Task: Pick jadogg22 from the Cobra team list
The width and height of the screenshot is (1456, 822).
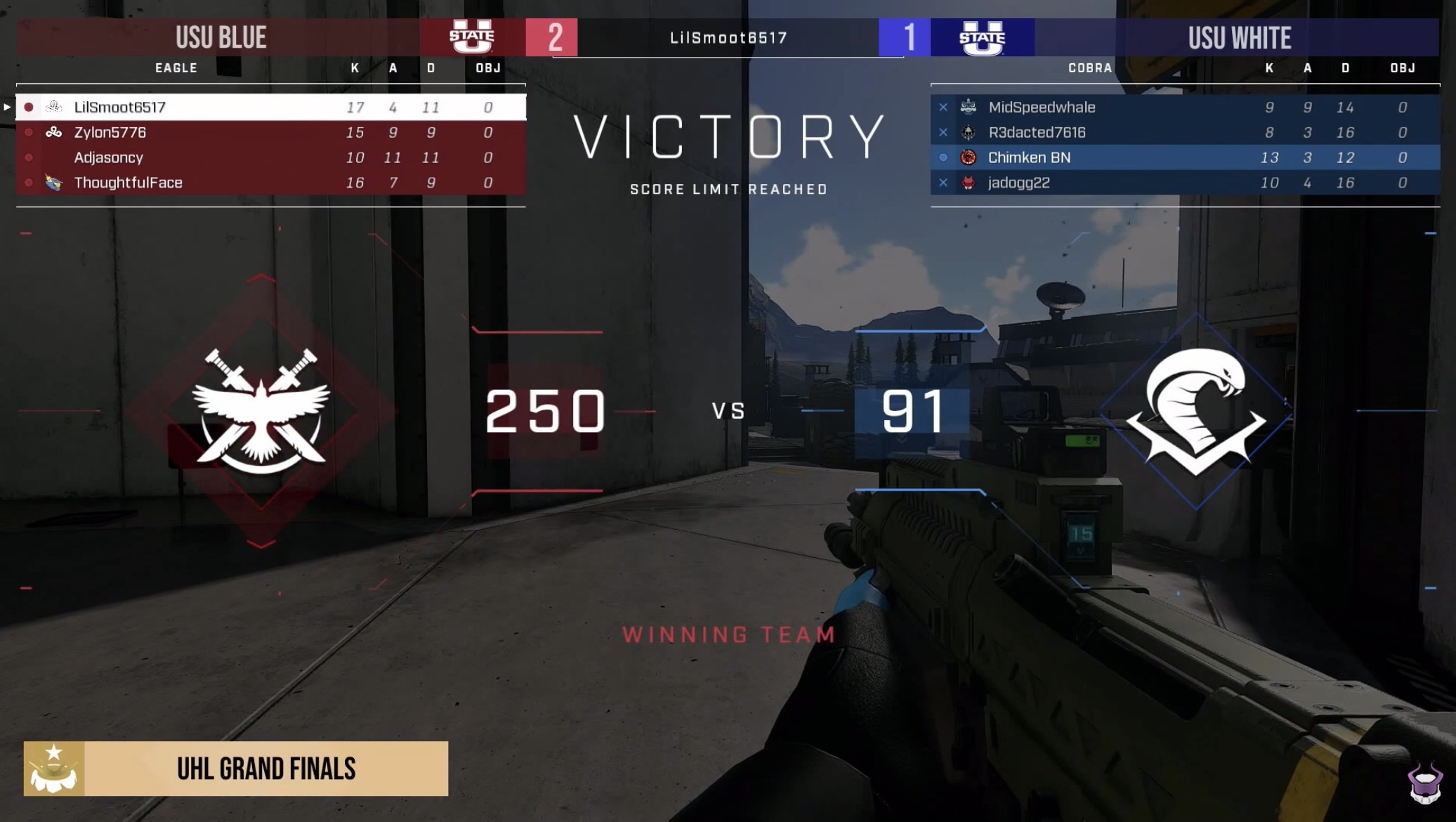Action: (1185, 183)
